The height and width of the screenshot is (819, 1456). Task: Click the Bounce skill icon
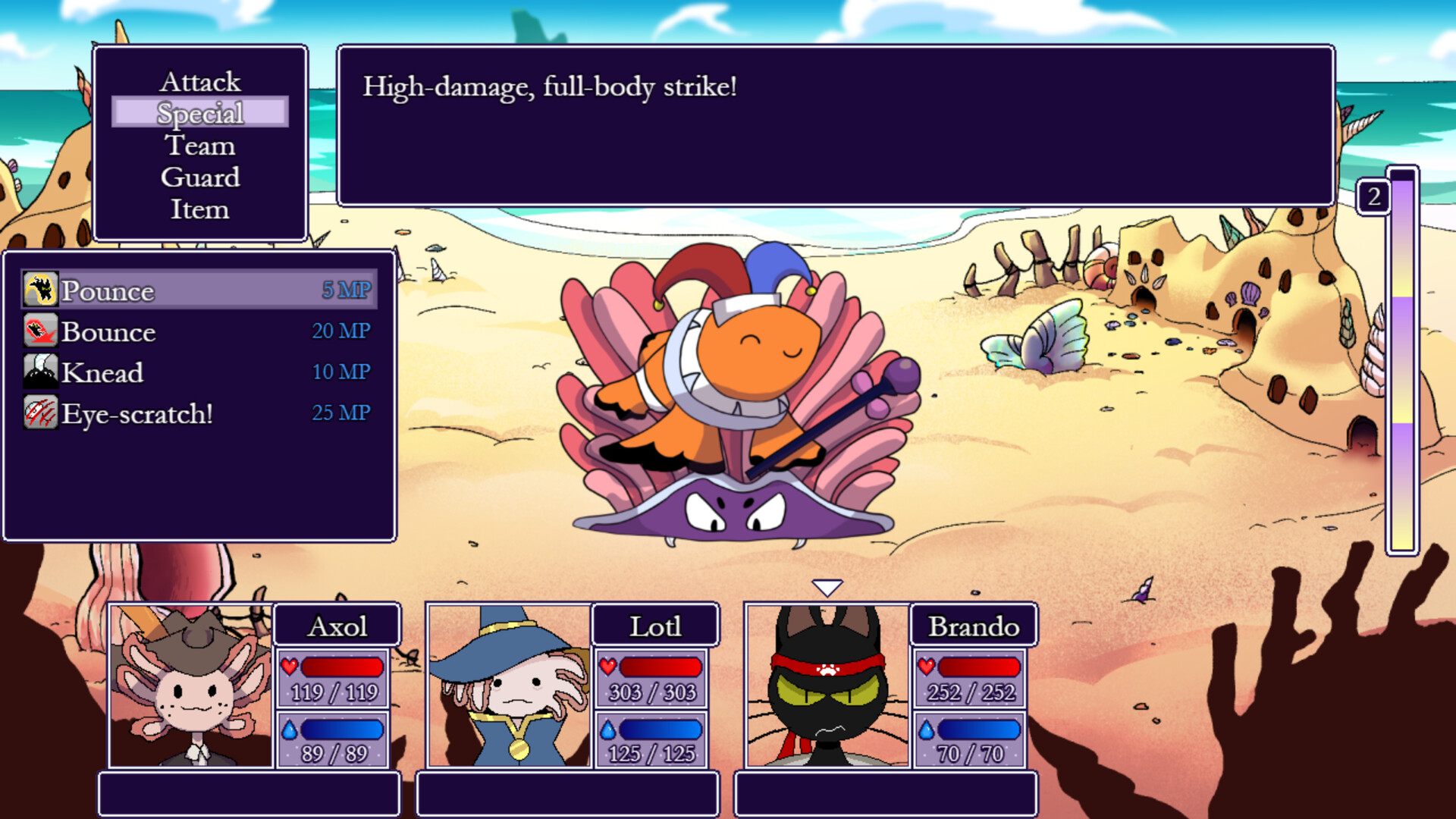click(x=39, y=332)
